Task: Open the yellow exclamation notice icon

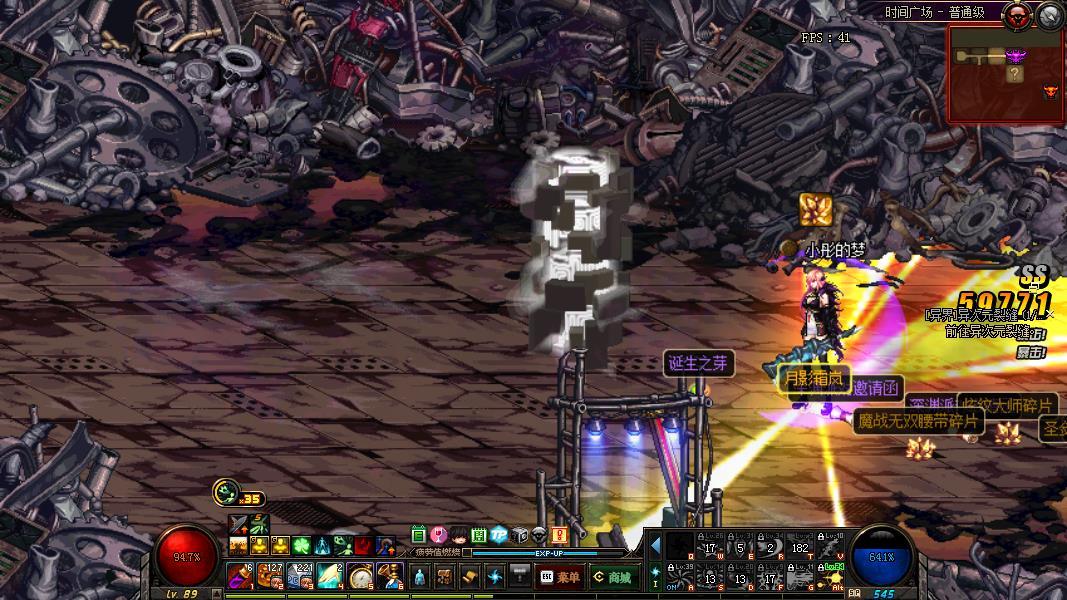Action: [x=559, y=535]
